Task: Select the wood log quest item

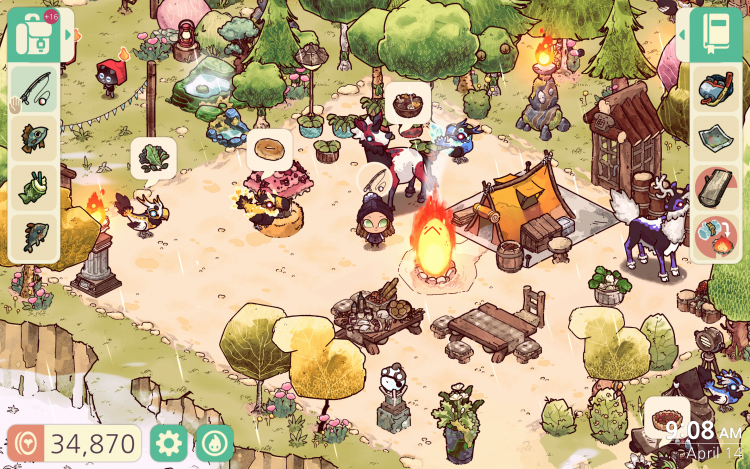Action: click(717, 188)
